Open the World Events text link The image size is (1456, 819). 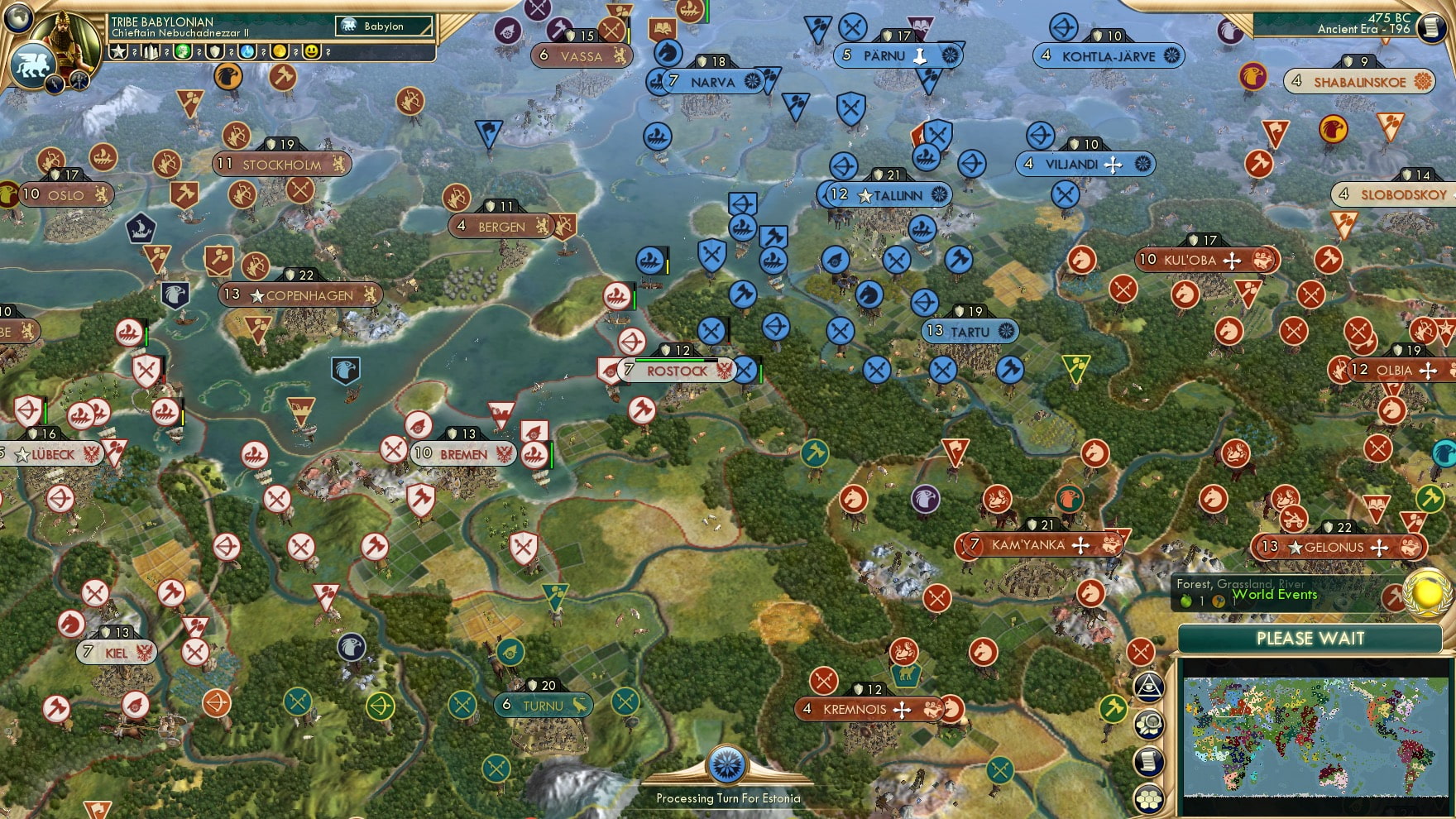coord(1274,594)
